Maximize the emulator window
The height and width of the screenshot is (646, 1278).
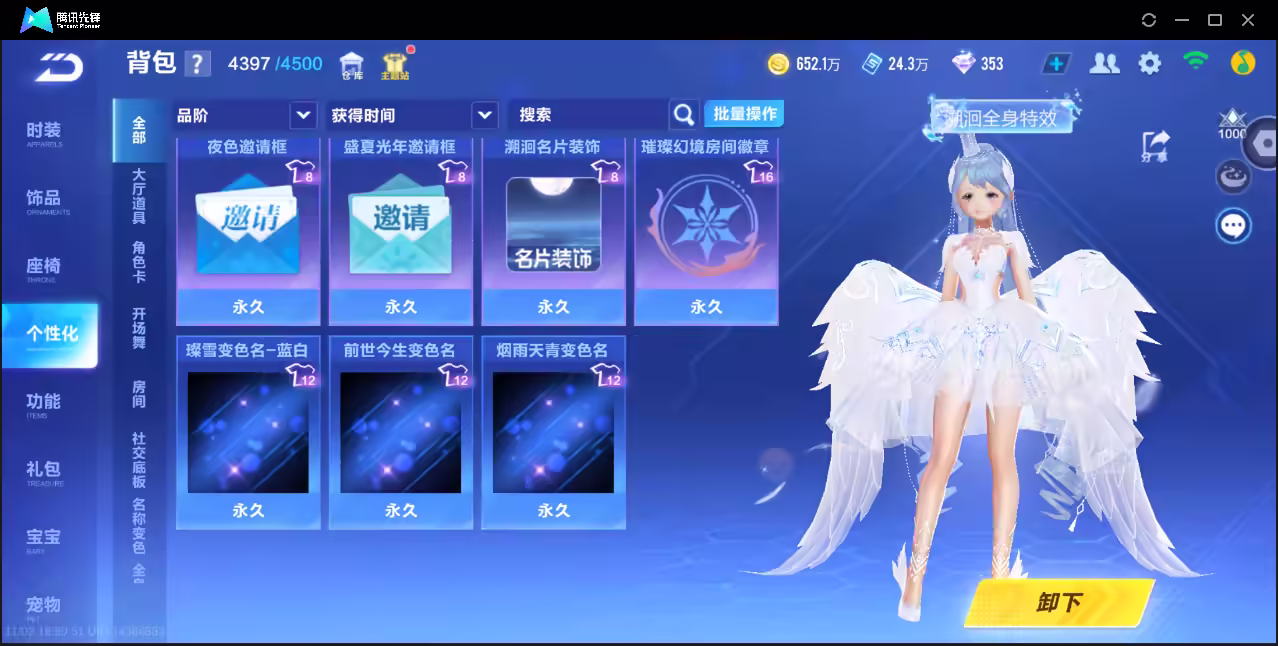(1215, 20)
